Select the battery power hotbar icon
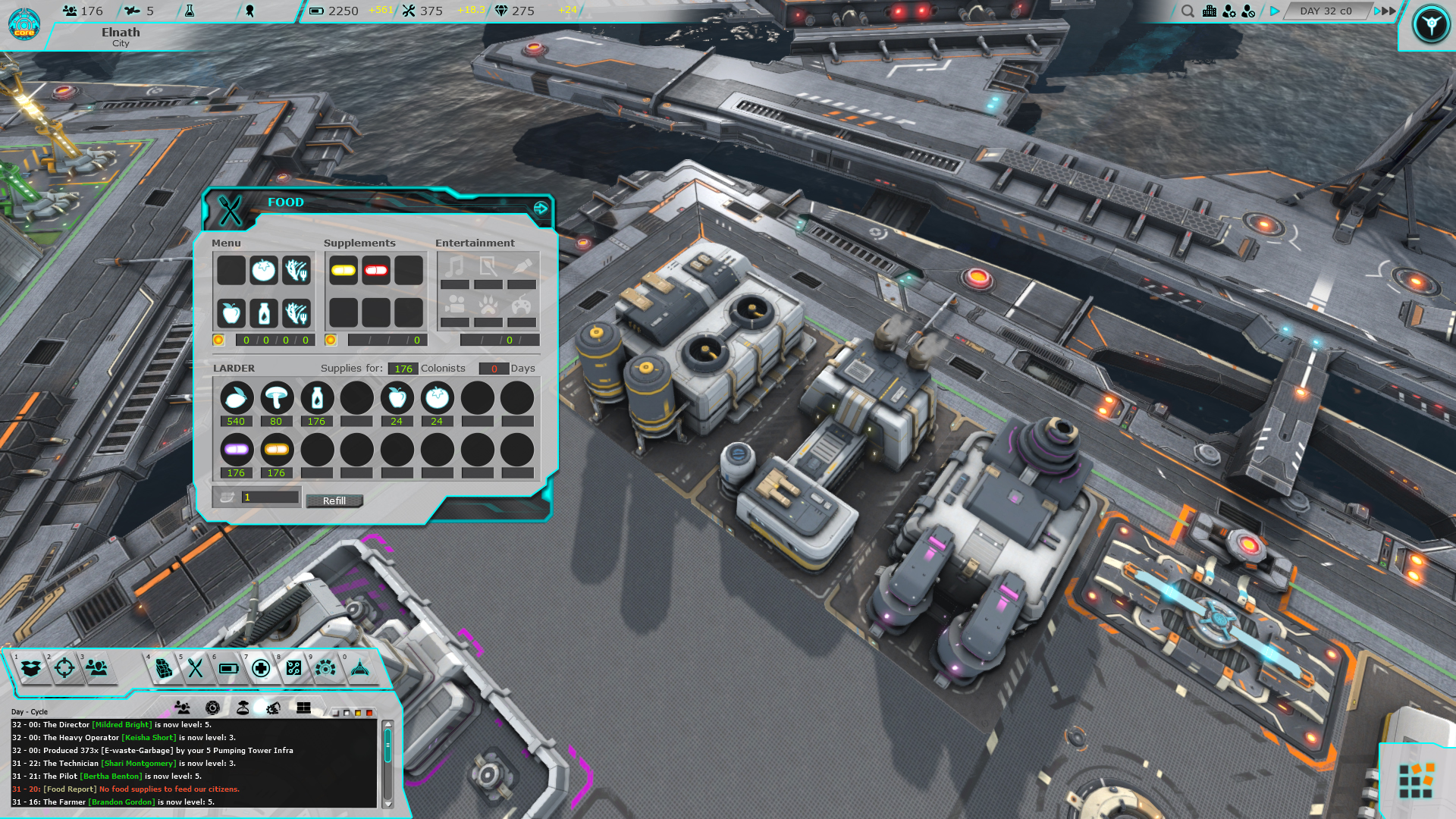Image resolution: width=1456 pixels, height=819 pixels. 230,669
